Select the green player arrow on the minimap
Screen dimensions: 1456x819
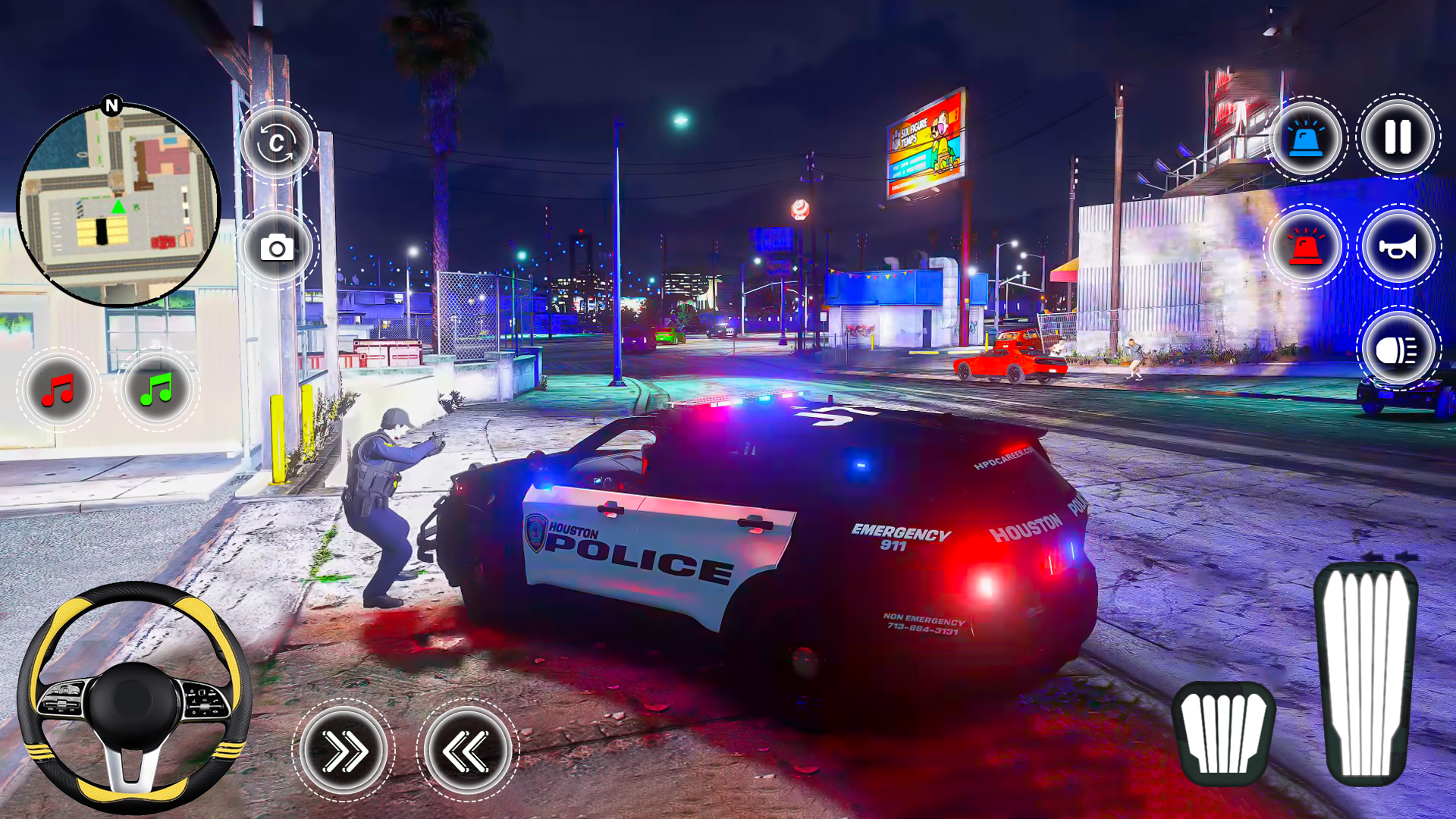pos(118,208)
